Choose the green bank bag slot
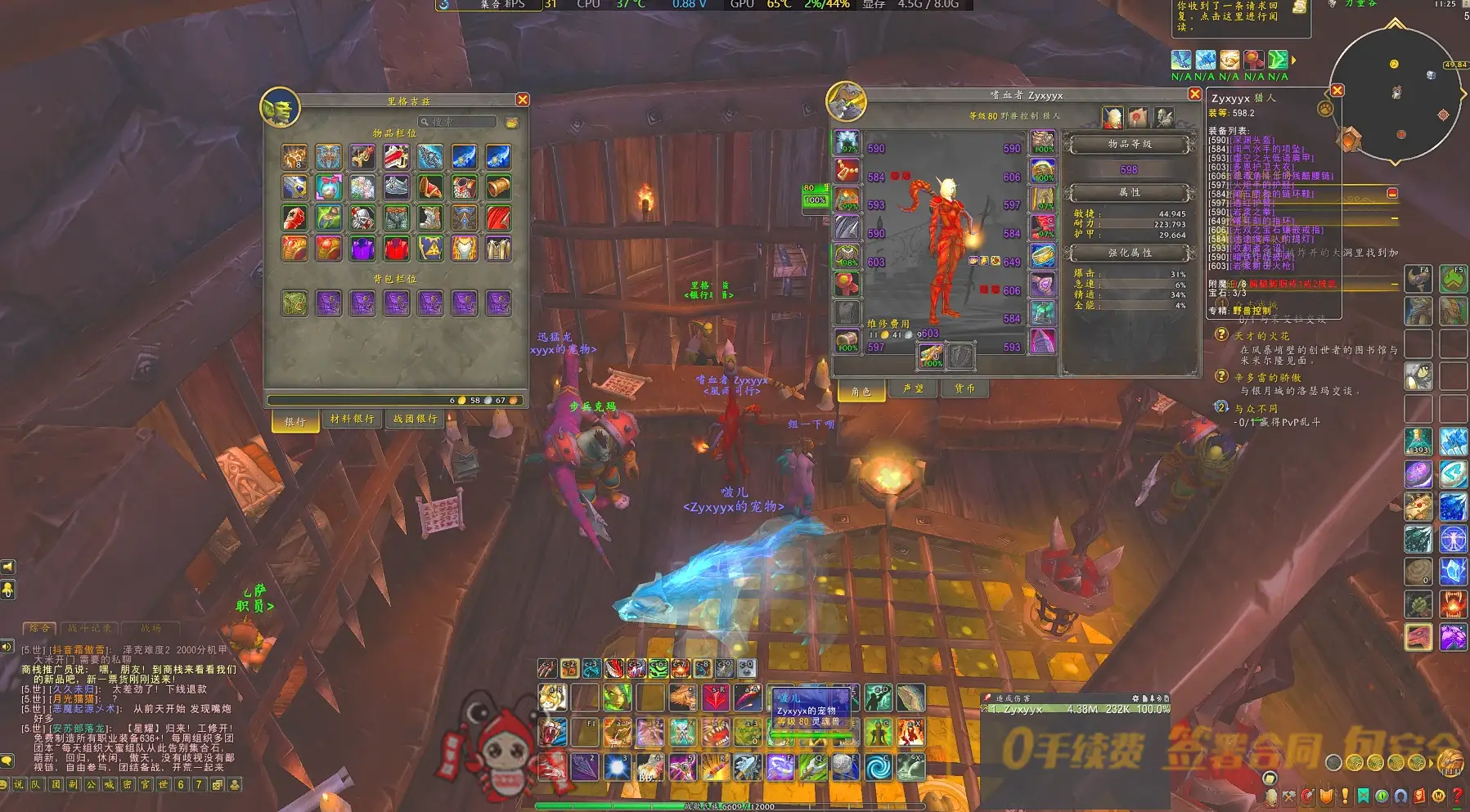Viewport: 1470px width, 812px height. pyautogui.click(x=294, y=303)
